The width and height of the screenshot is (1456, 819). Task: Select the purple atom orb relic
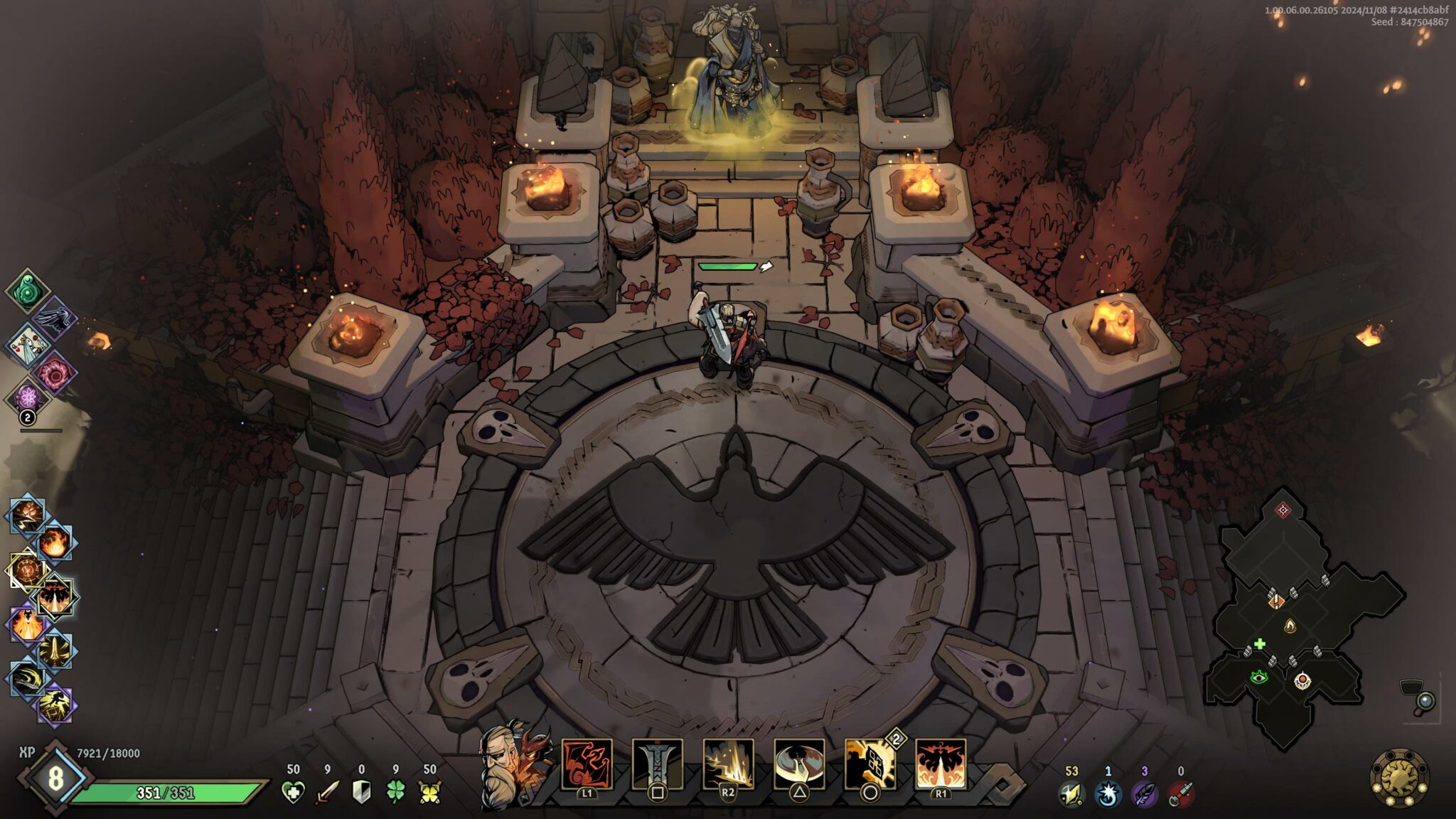pos(28,397)
